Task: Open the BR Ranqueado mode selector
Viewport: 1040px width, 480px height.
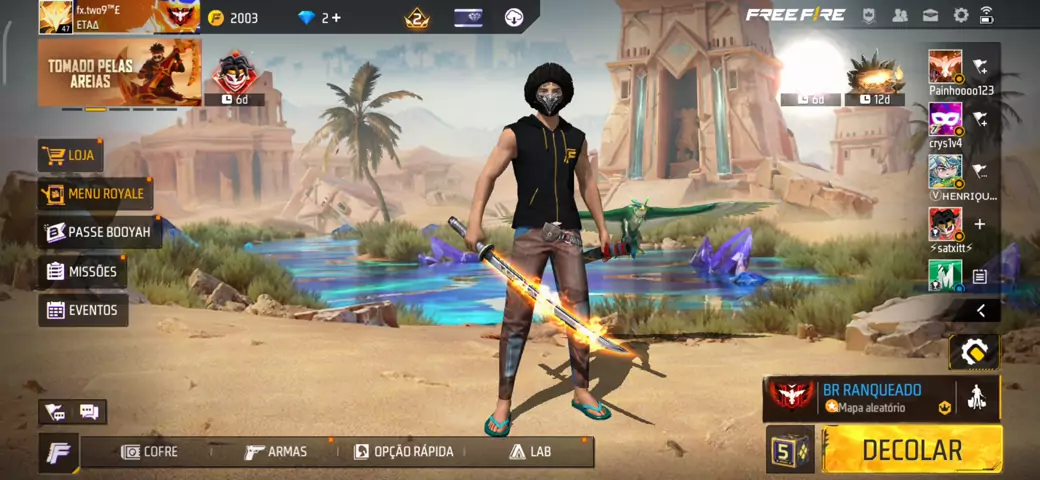Action: coord(860,398)
